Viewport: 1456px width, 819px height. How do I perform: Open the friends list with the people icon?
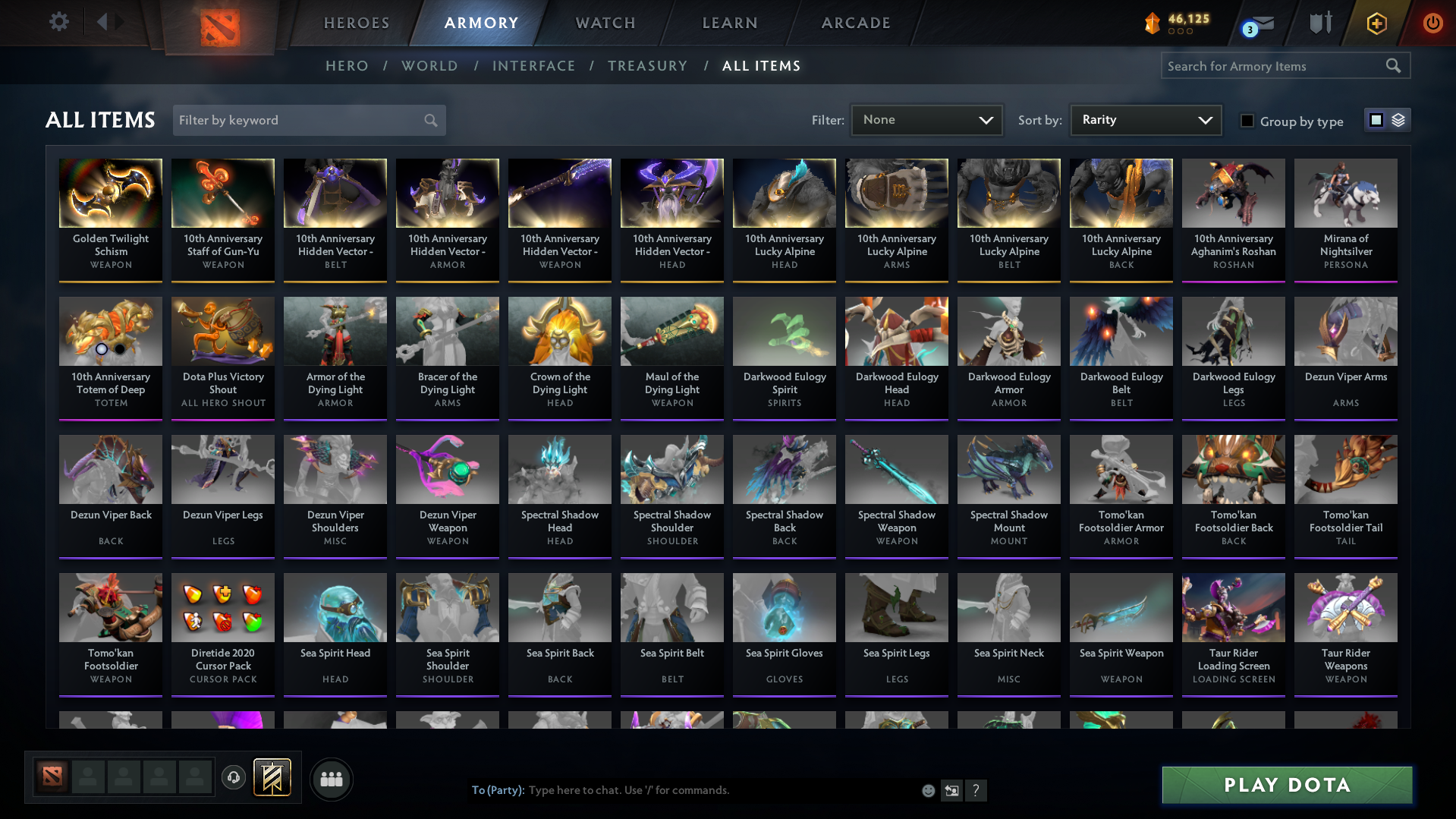tap(332, 779)
